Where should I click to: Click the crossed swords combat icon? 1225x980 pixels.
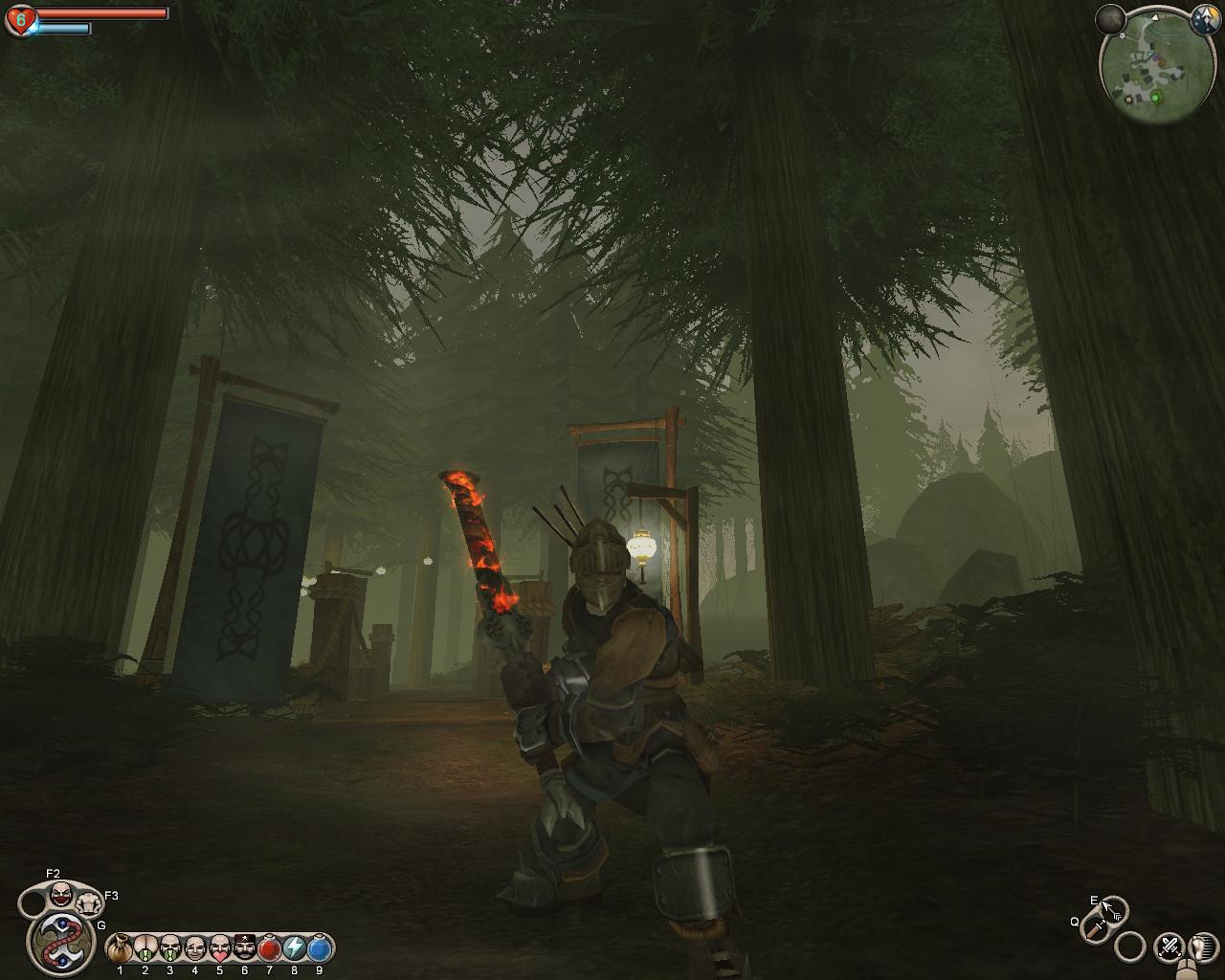coord(1169,947)
